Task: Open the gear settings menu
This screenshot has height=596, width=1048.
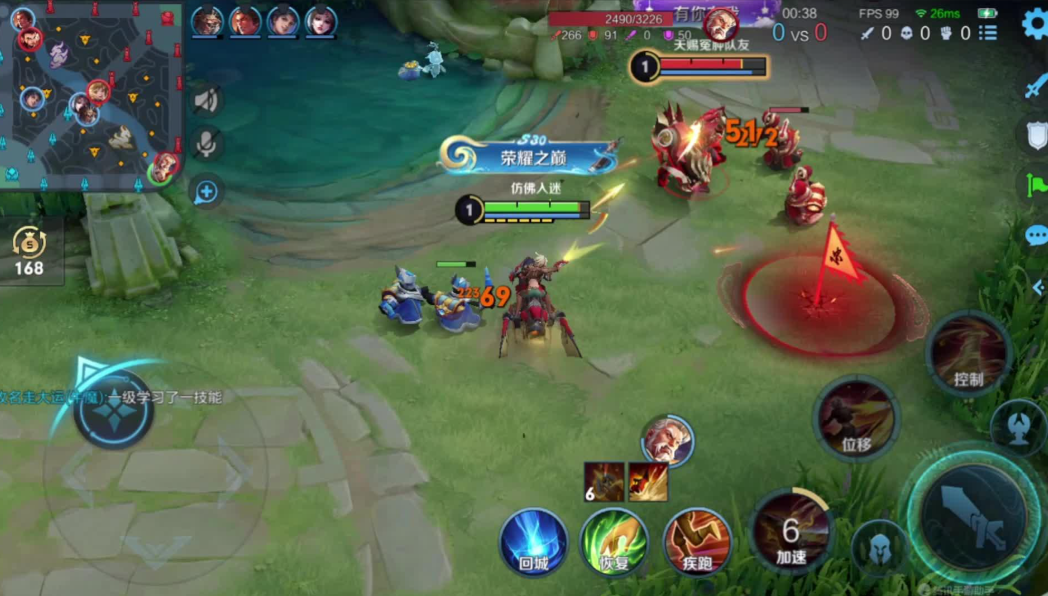Action: [1034, 25]
